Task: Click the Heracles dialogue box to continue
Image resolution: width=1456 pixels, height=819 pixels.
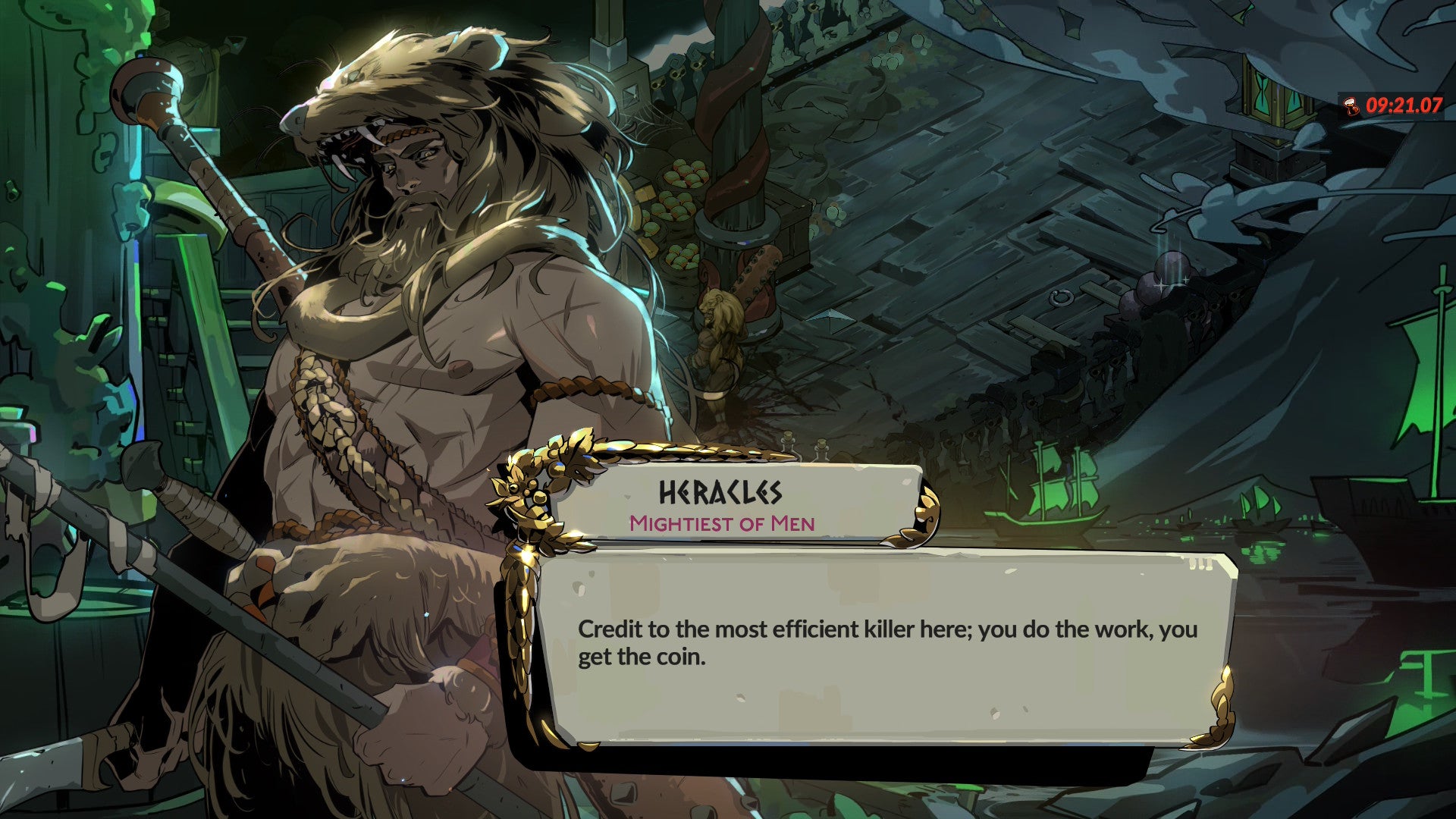Action: (x=887, y=645)
